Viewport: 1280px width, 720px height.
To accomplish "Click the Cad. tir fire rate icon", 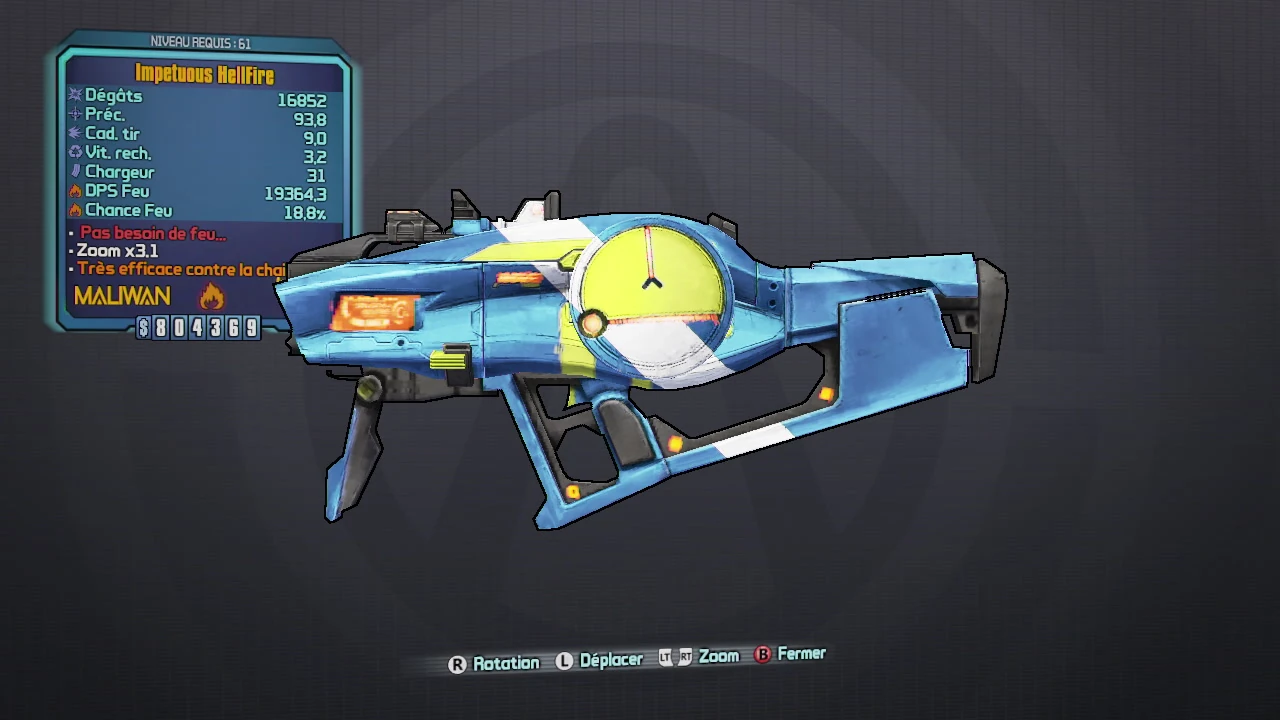I will click(75, 132).
